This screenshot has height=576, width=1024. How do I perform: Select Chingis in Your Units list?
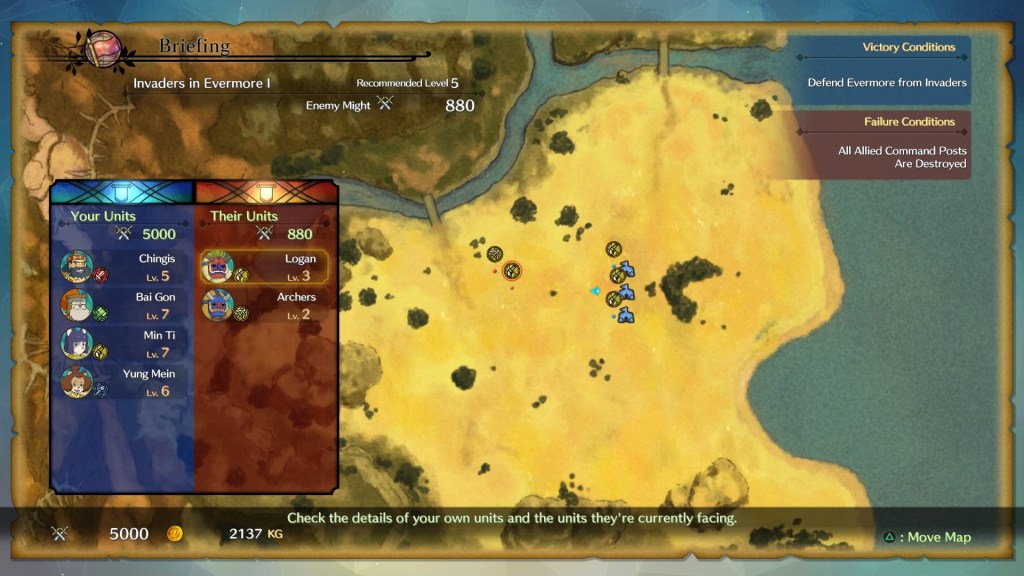(x=120, y=267)
